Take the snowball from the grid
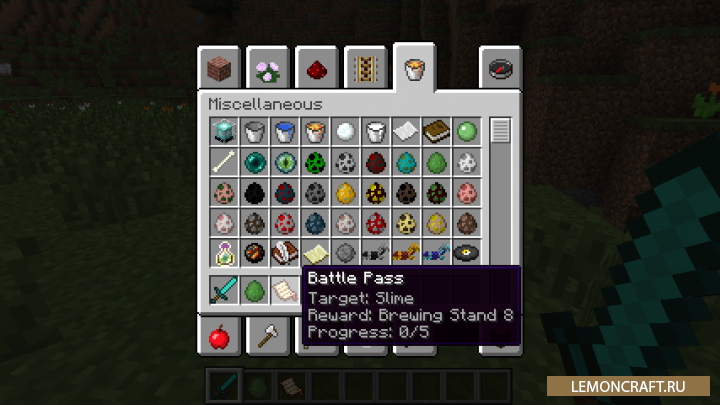The height and width of the screenshot is (405, 720). click(344, 131)
